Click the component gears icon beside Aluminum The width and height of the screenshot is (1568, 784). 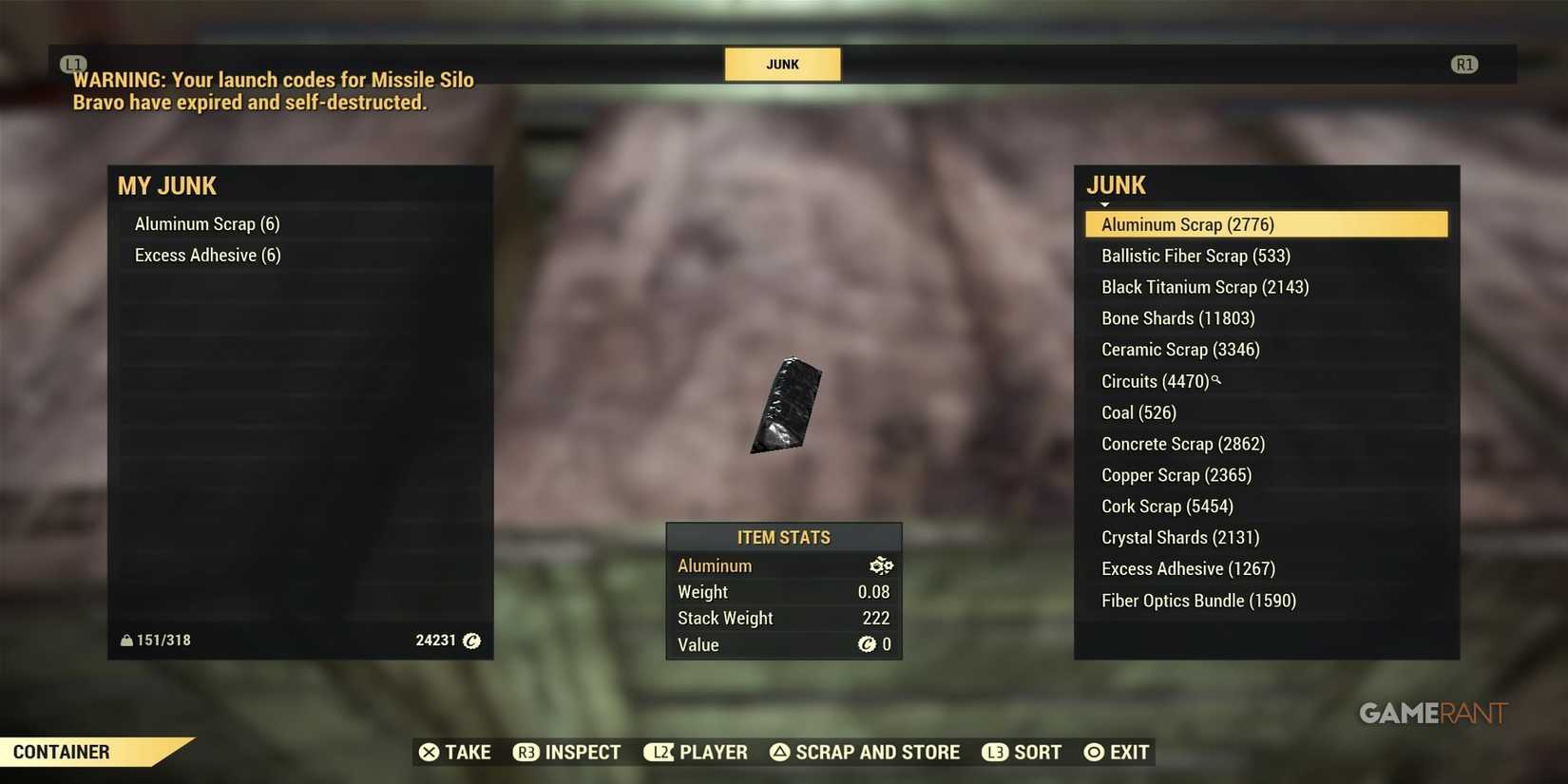pyautogui.click(x=880, y=565)
